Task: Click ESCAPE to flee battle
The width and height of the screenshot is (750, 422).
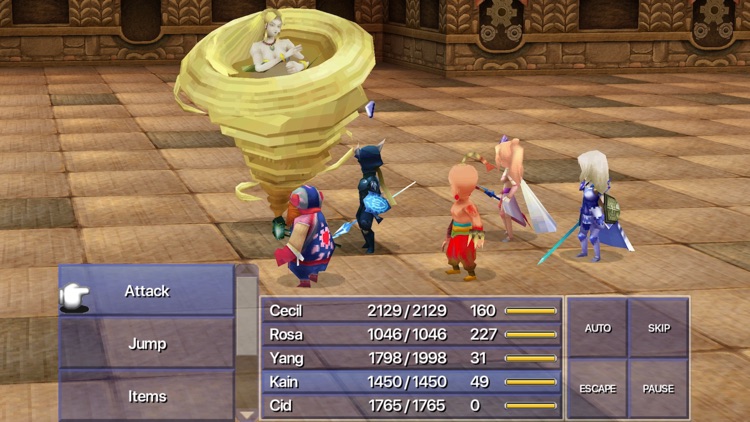Action: click(597, 388)
